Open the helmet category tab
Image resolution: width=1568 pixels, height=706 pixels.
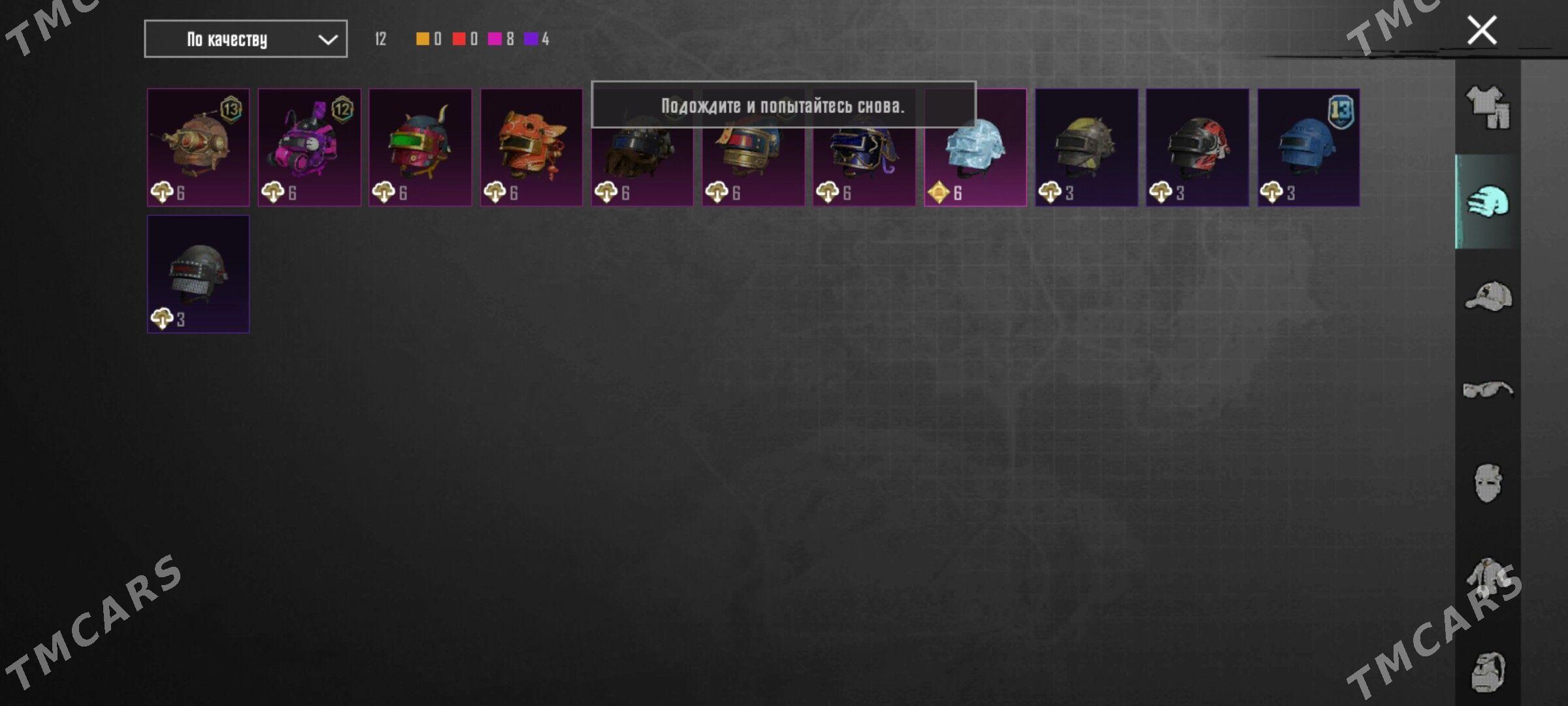click(1488, 201)
